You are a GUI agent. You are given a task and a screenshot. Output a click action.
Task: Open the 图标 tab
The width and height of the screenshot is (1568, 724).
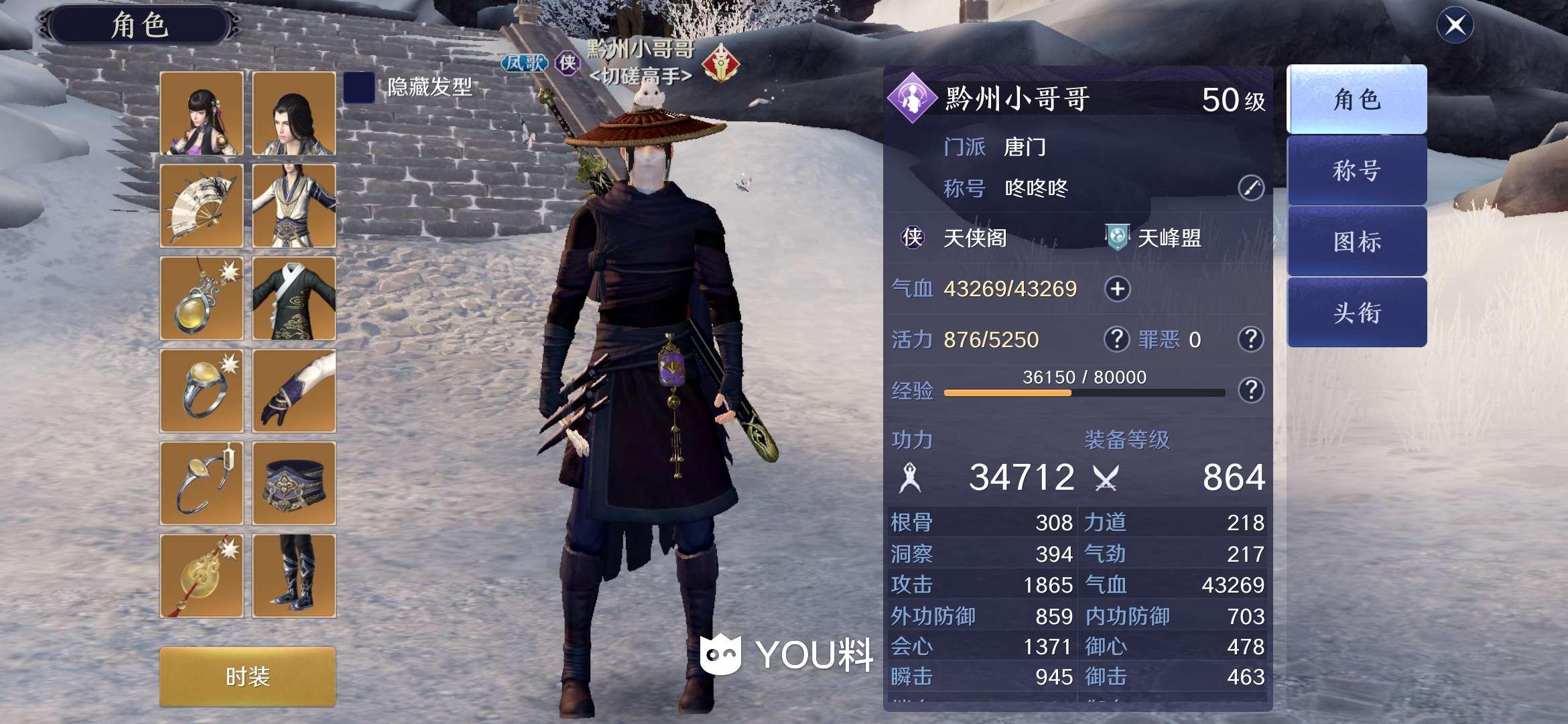[x=1356, y=241]
